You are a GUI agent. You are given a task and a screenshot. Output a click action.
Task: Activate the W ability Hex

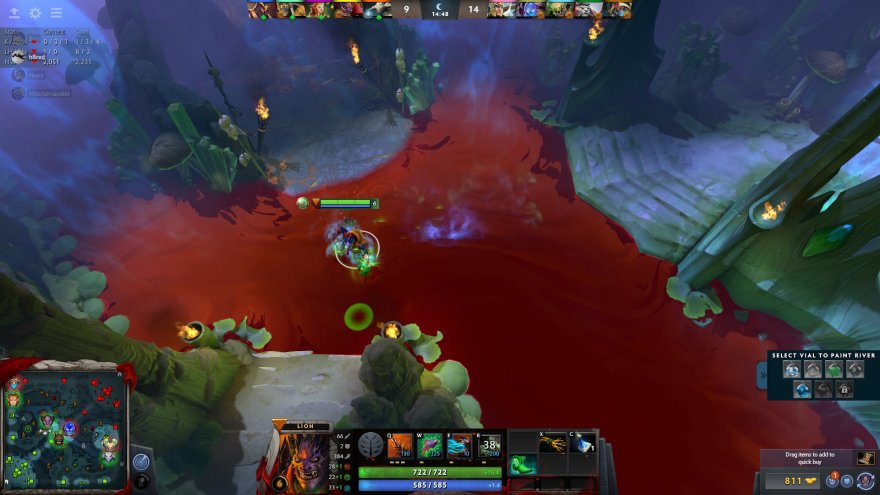point(429,445)
